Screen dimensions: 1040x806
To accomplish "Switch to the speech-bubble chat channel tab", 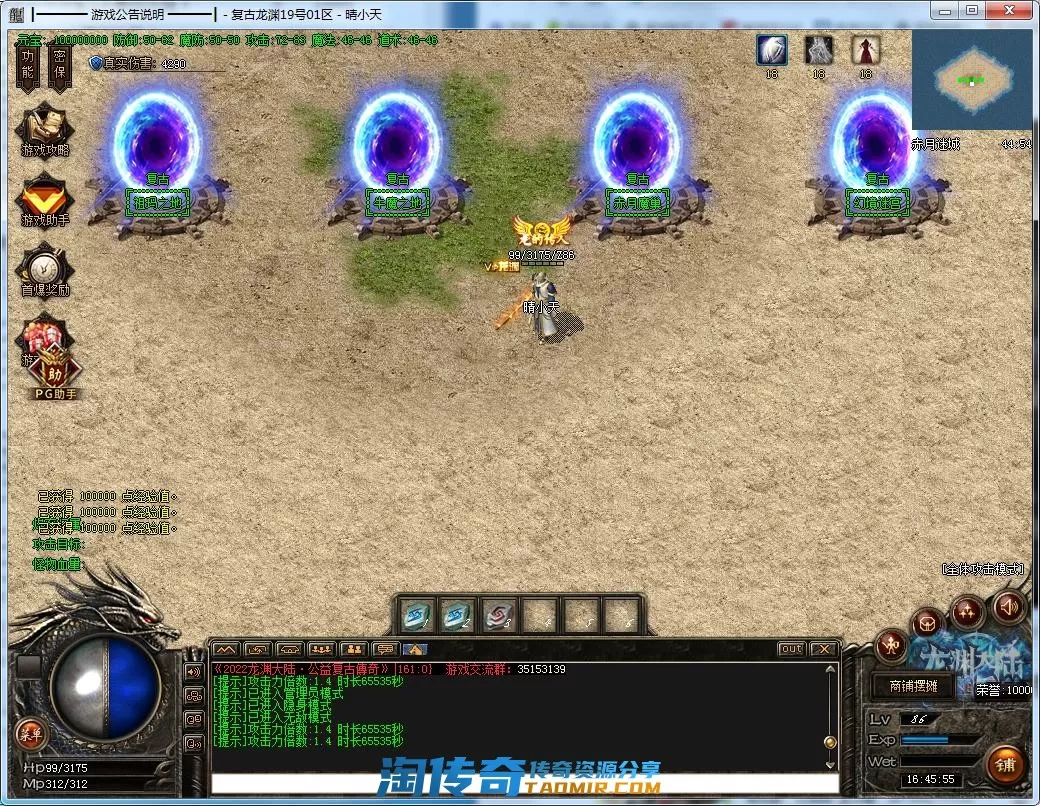I will [x=385, y=649].
